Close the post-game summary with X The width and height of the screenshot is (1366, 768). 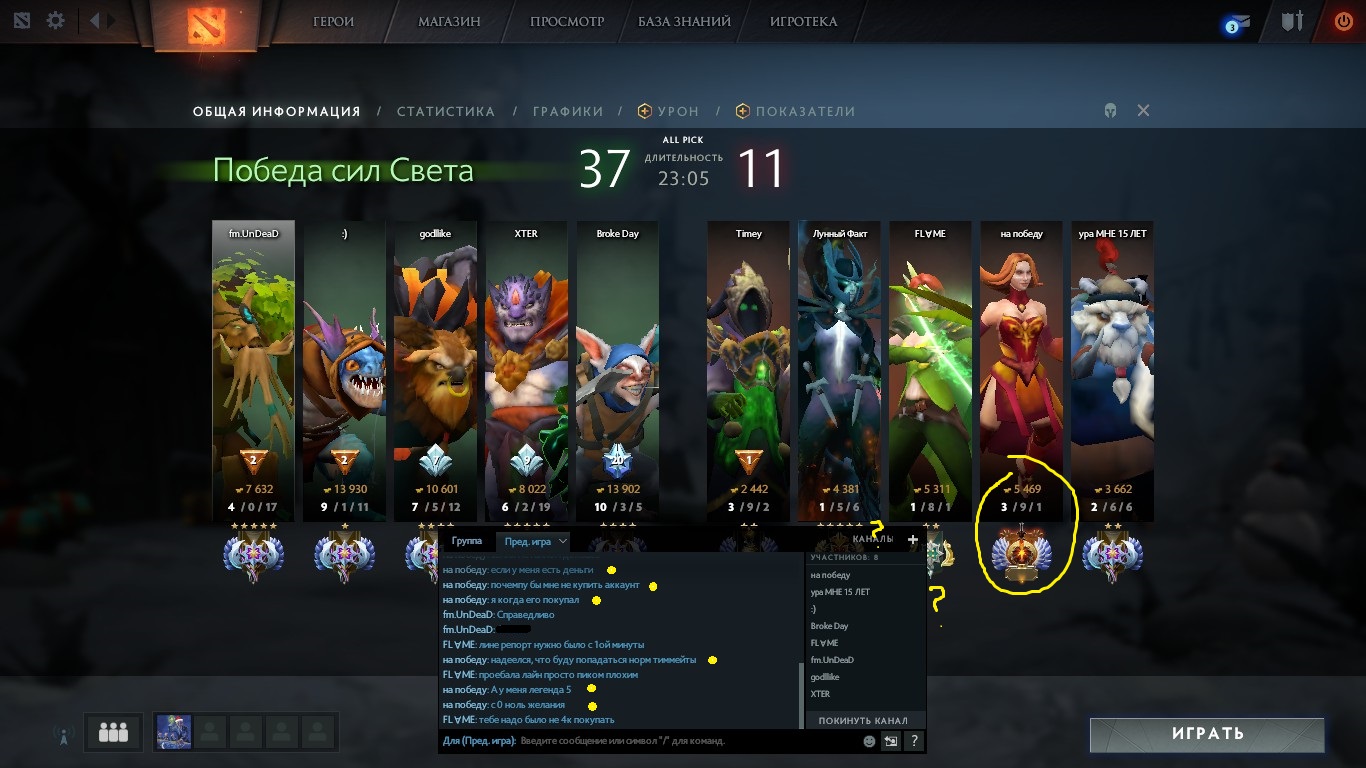[1143, 111]
